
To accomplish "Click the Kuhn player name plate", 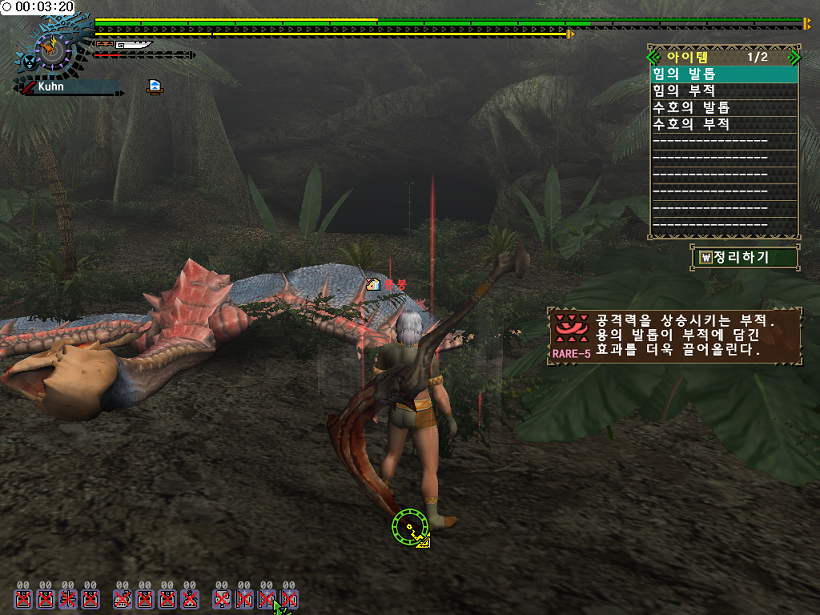I will (70, 88).
